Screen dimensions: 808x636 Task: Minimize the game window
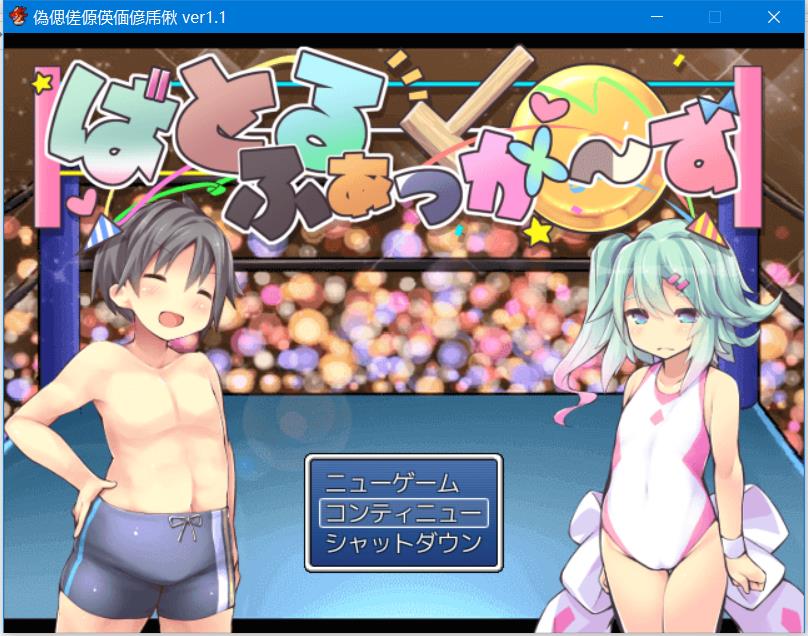[x=657, y=17]
